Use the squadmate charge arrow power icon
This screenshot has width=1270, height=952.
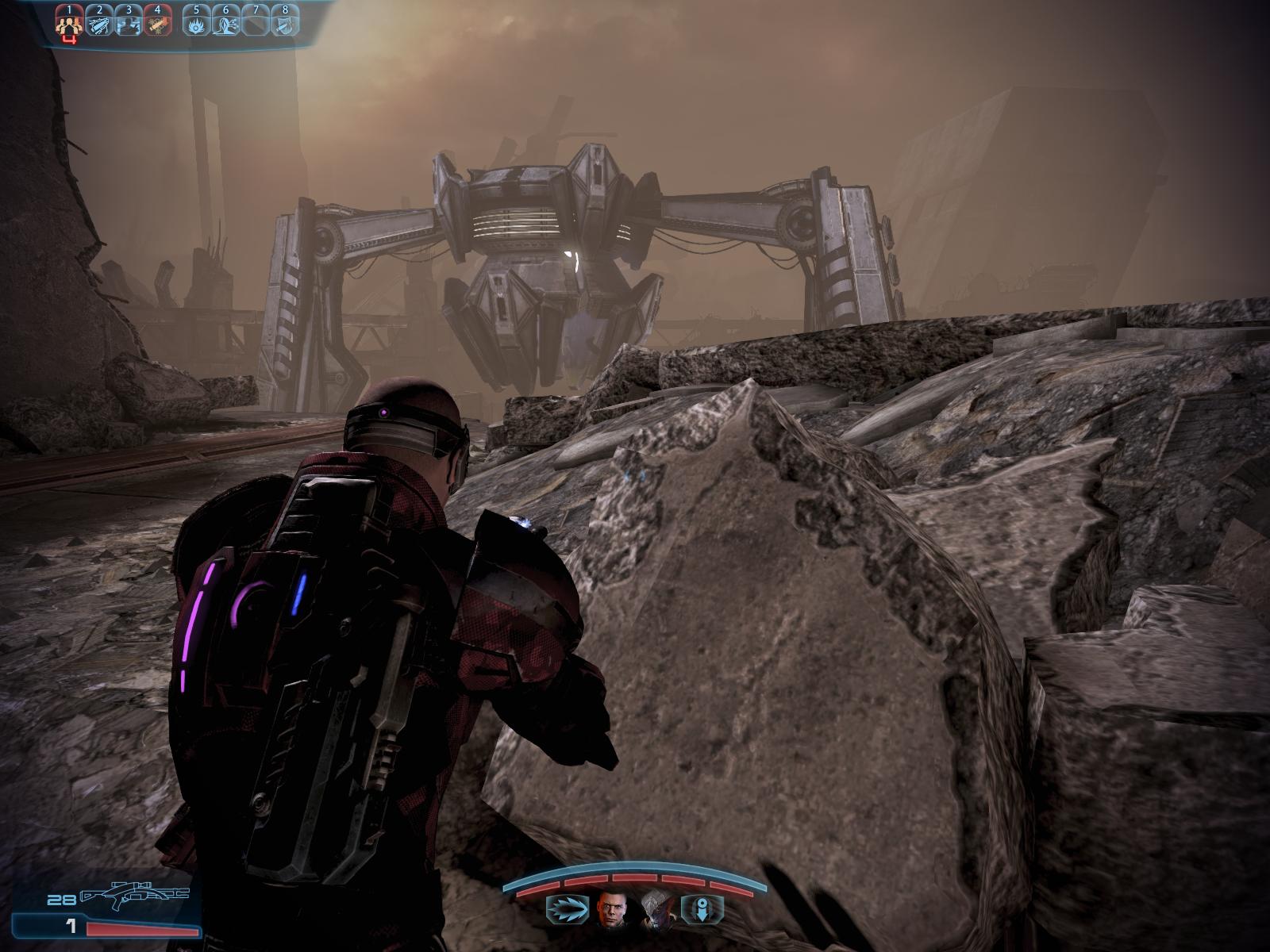pos(567,909)
